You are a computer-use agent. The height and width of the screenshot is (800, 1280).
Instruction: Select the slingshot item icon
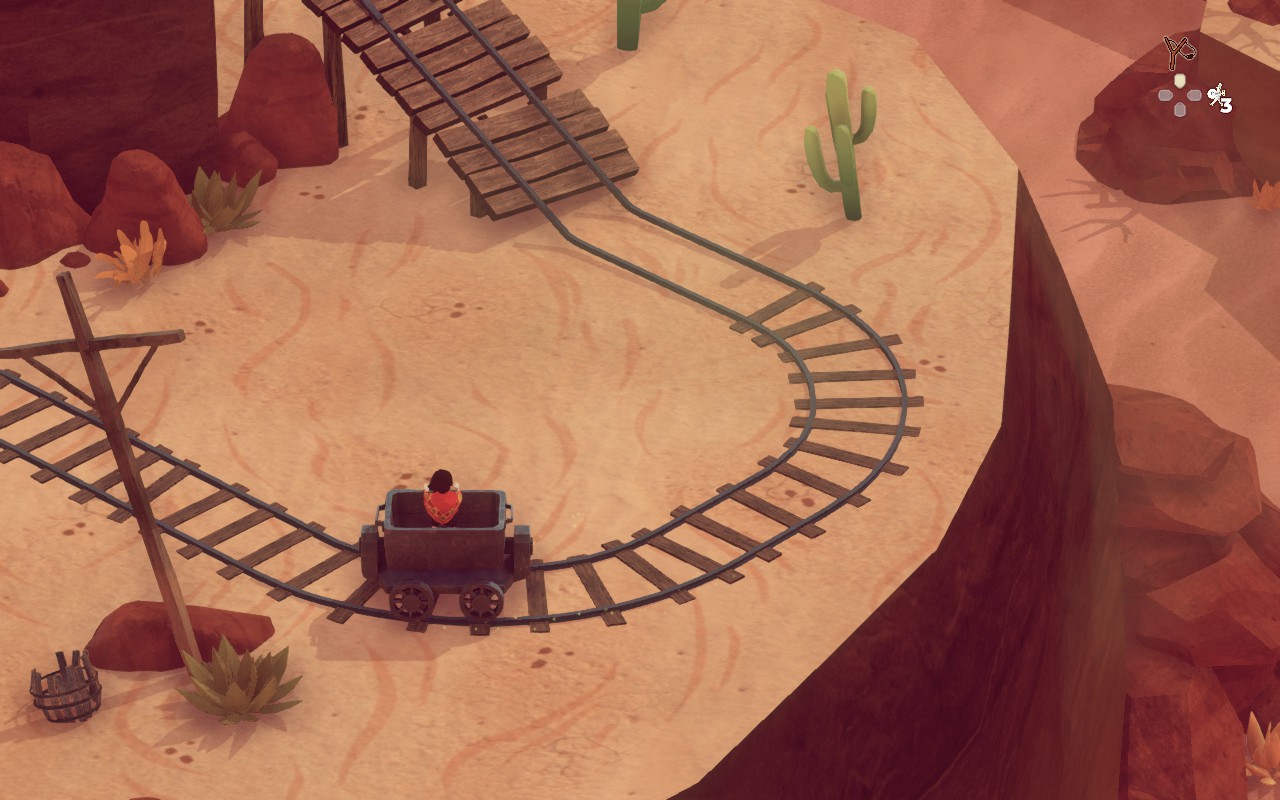(x=1179, y=50)
